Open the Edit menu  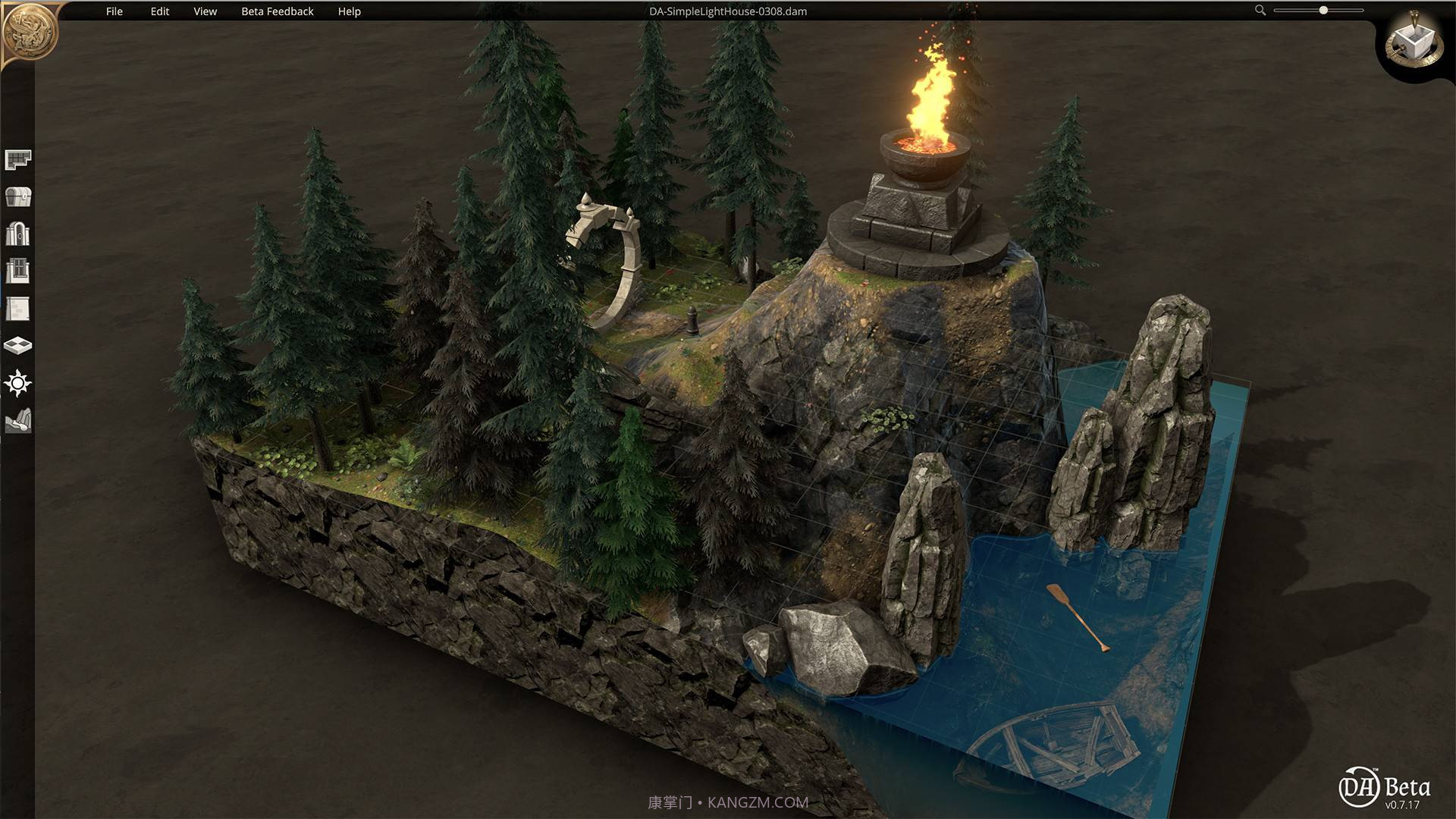pos(160,11)
